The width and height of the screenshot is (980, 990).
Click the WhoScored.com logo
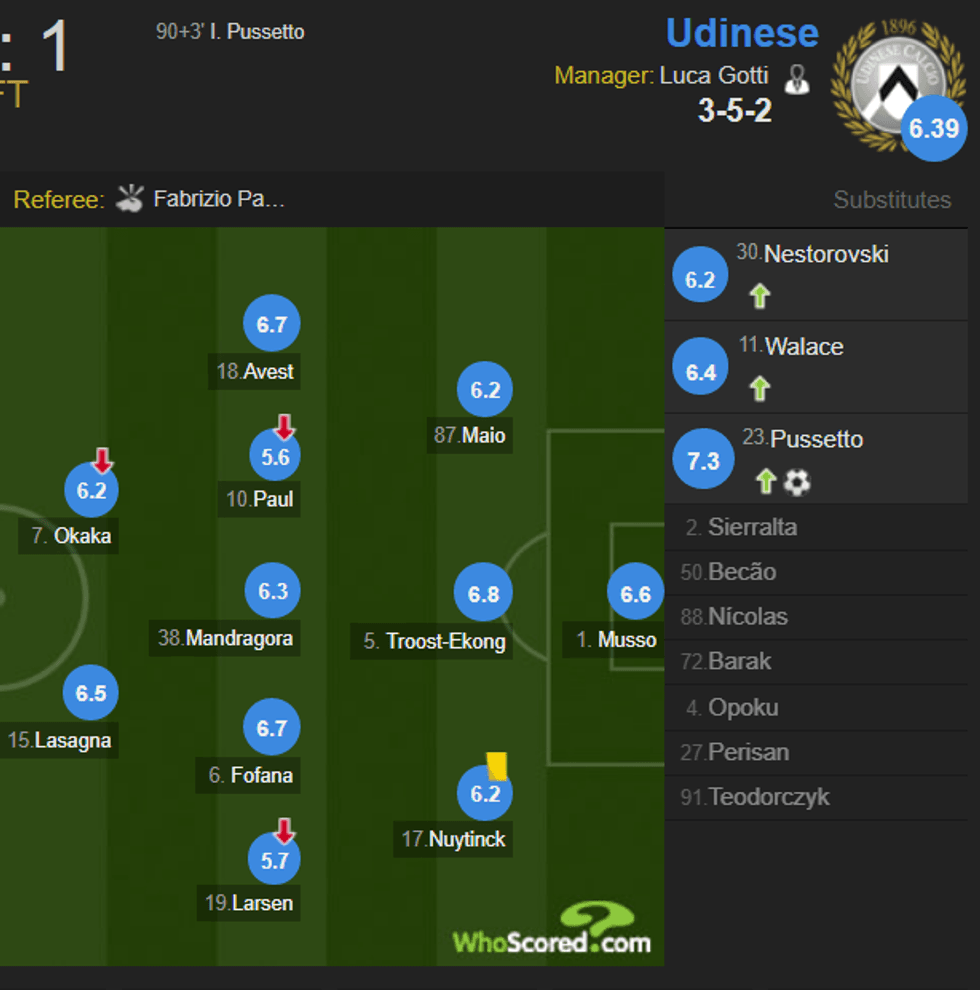[x=553, y=931]
